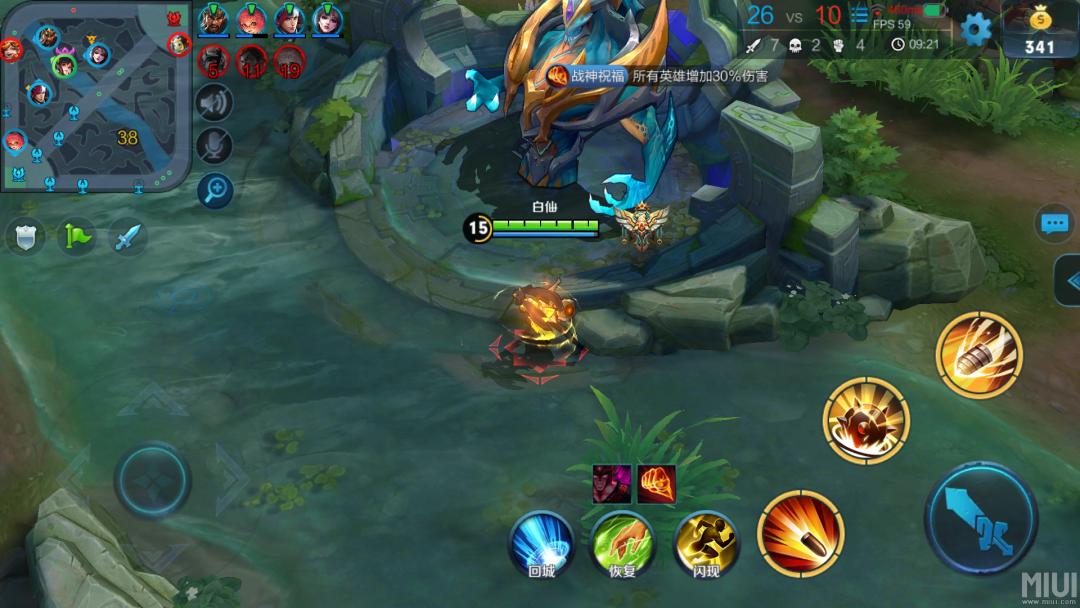Expand the side panel arrow tab
1080x608 pixels.
(1067, 281)
